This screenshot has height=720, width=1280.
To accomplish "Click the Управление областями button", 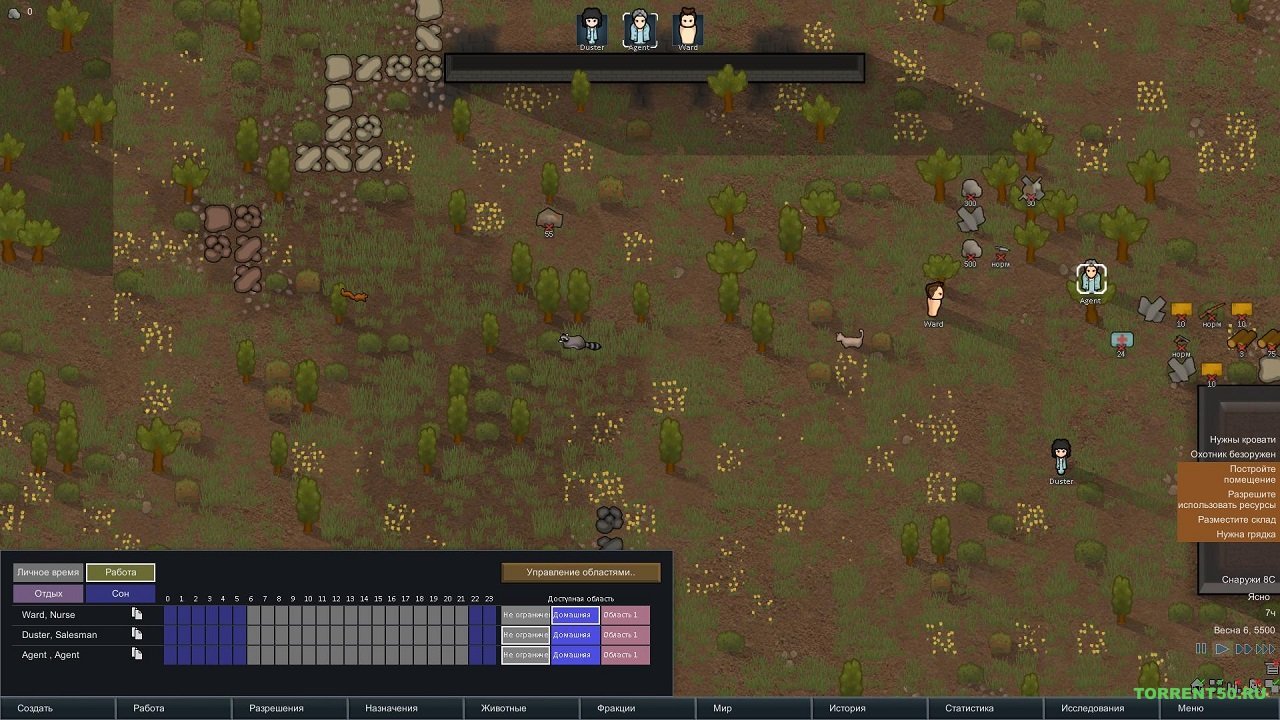I will point(580,571).
